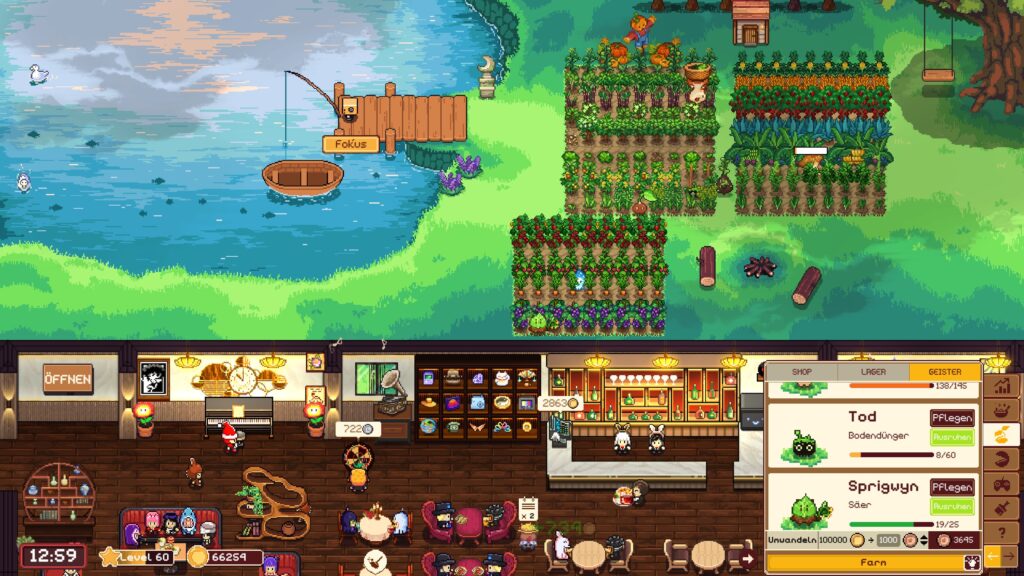
Task: Click the Öffnen sign button
Action: [68, 379]
